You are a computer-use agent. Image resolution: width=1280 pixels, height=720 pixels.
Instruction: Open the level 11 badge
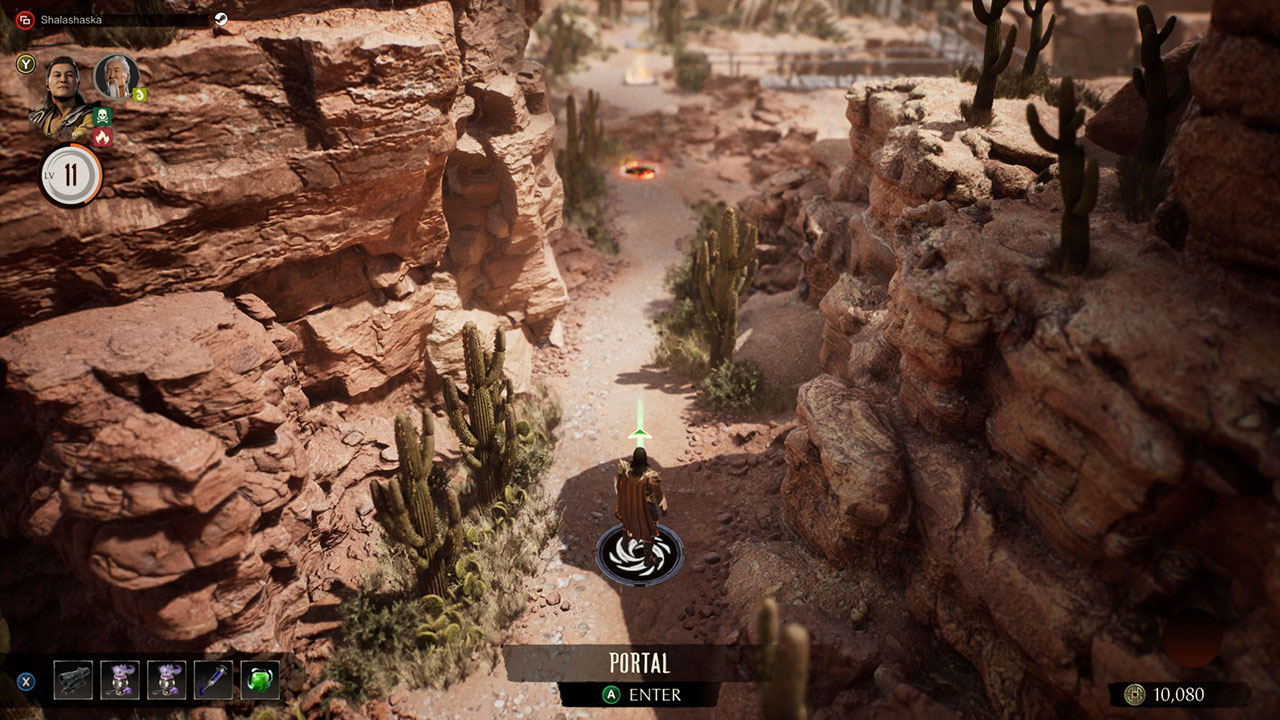pyautogui.click(x=71, y=176)
